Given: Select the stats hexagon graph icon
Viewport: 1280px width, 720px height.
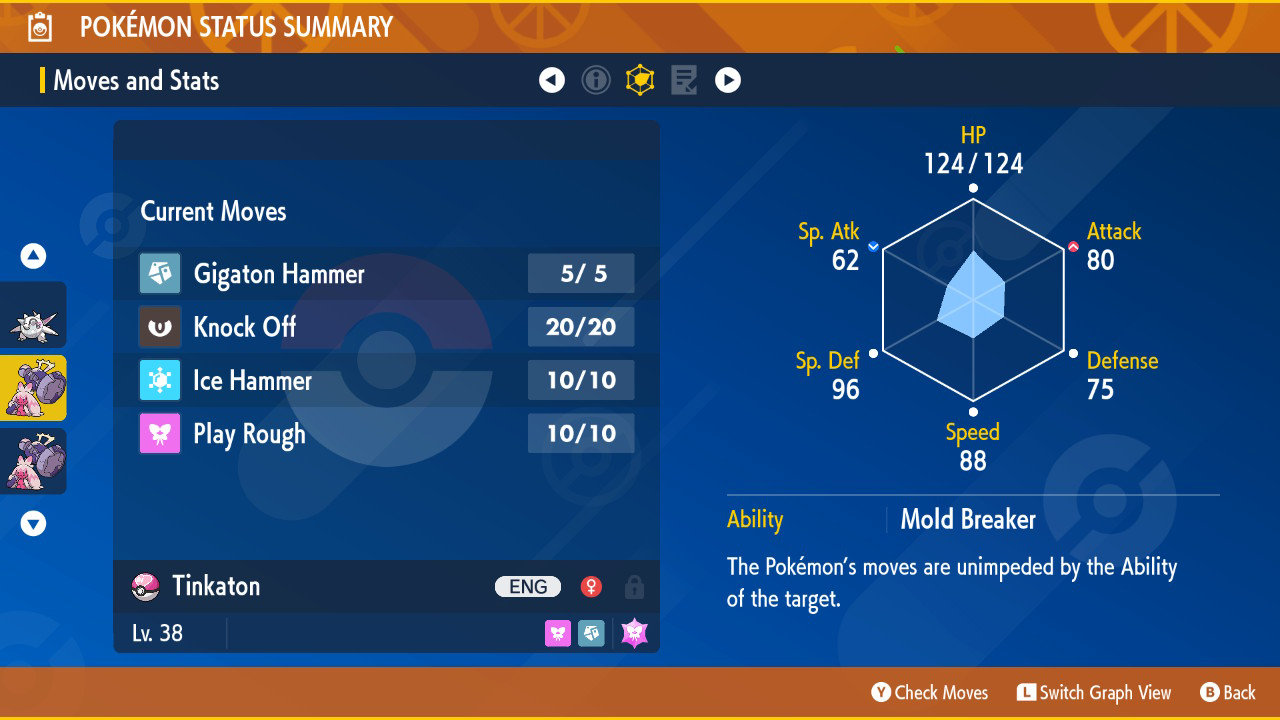Looking at the screenshot, I should tap(640, 80).
